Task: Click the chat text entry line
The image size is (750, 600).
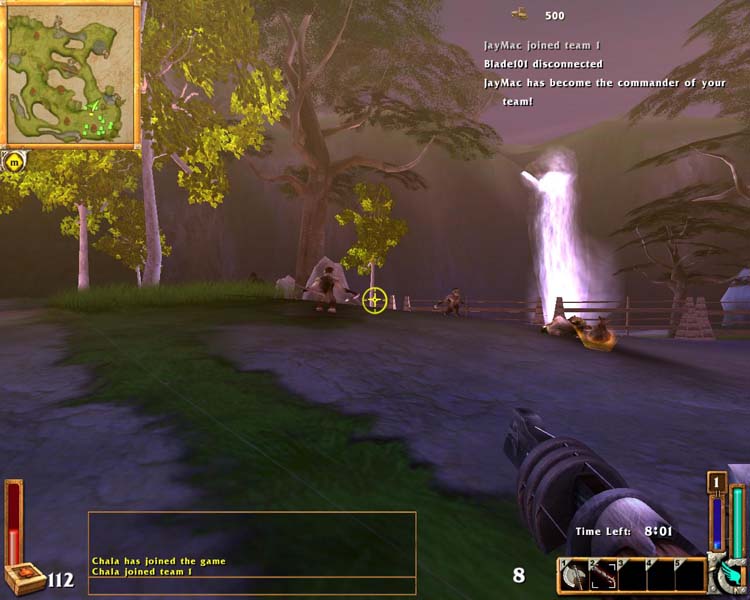Action: [x=252, y=585]
